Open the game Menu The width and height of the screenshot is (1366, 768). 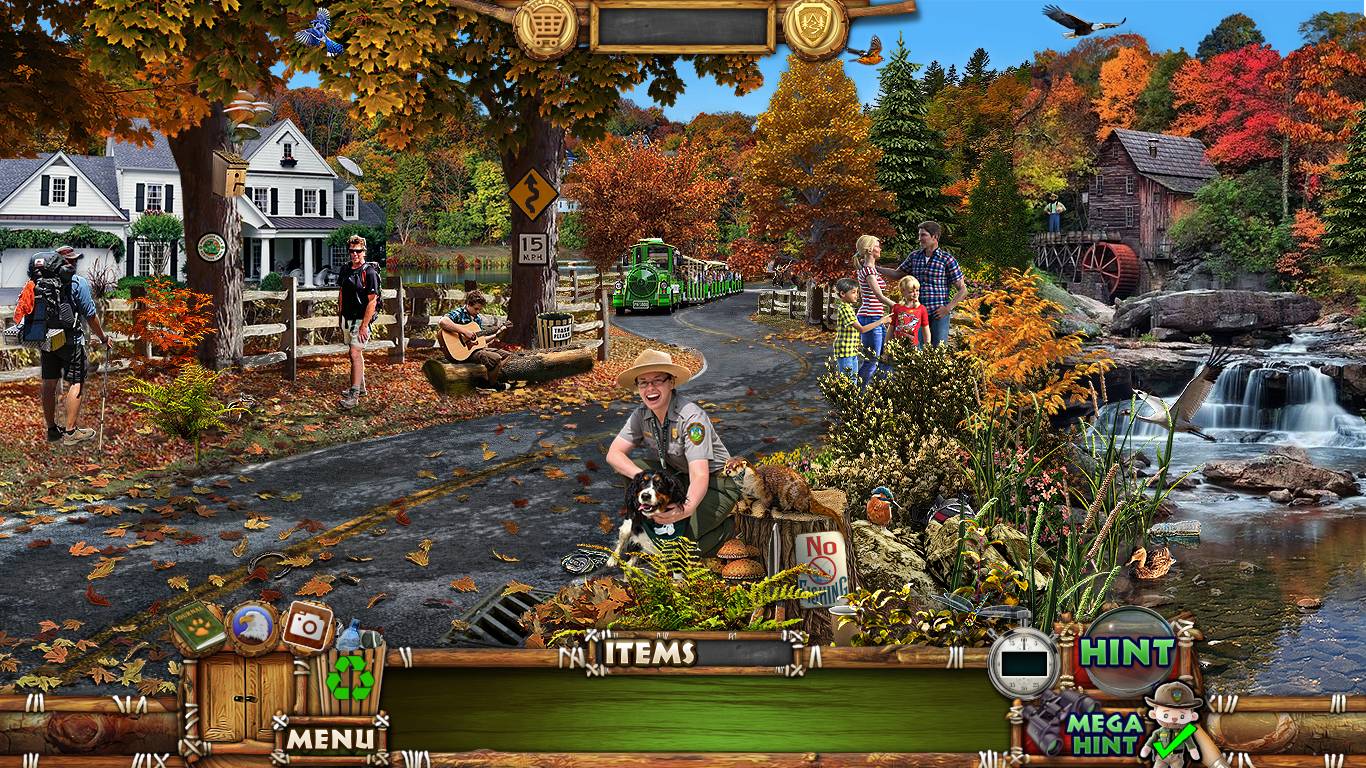[x=332, y=739]
